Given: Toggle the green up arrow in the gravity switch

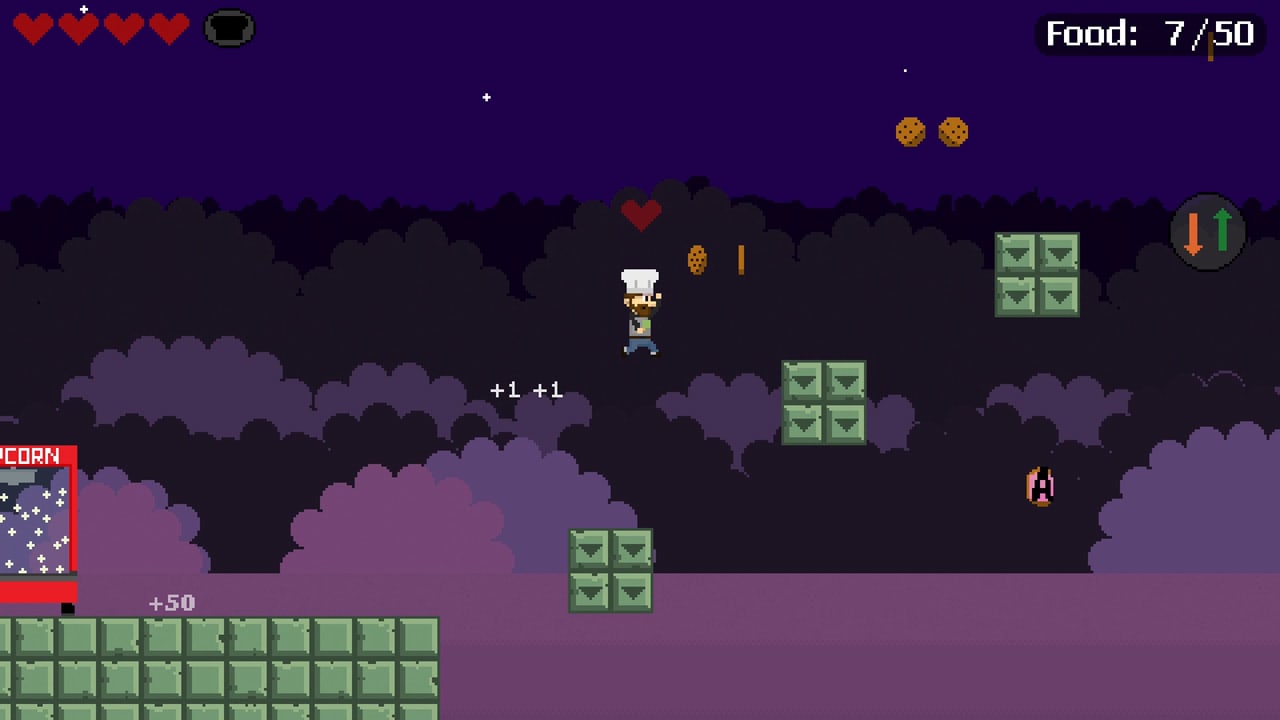Looking at the screenshot, I should click(1220, 232).
